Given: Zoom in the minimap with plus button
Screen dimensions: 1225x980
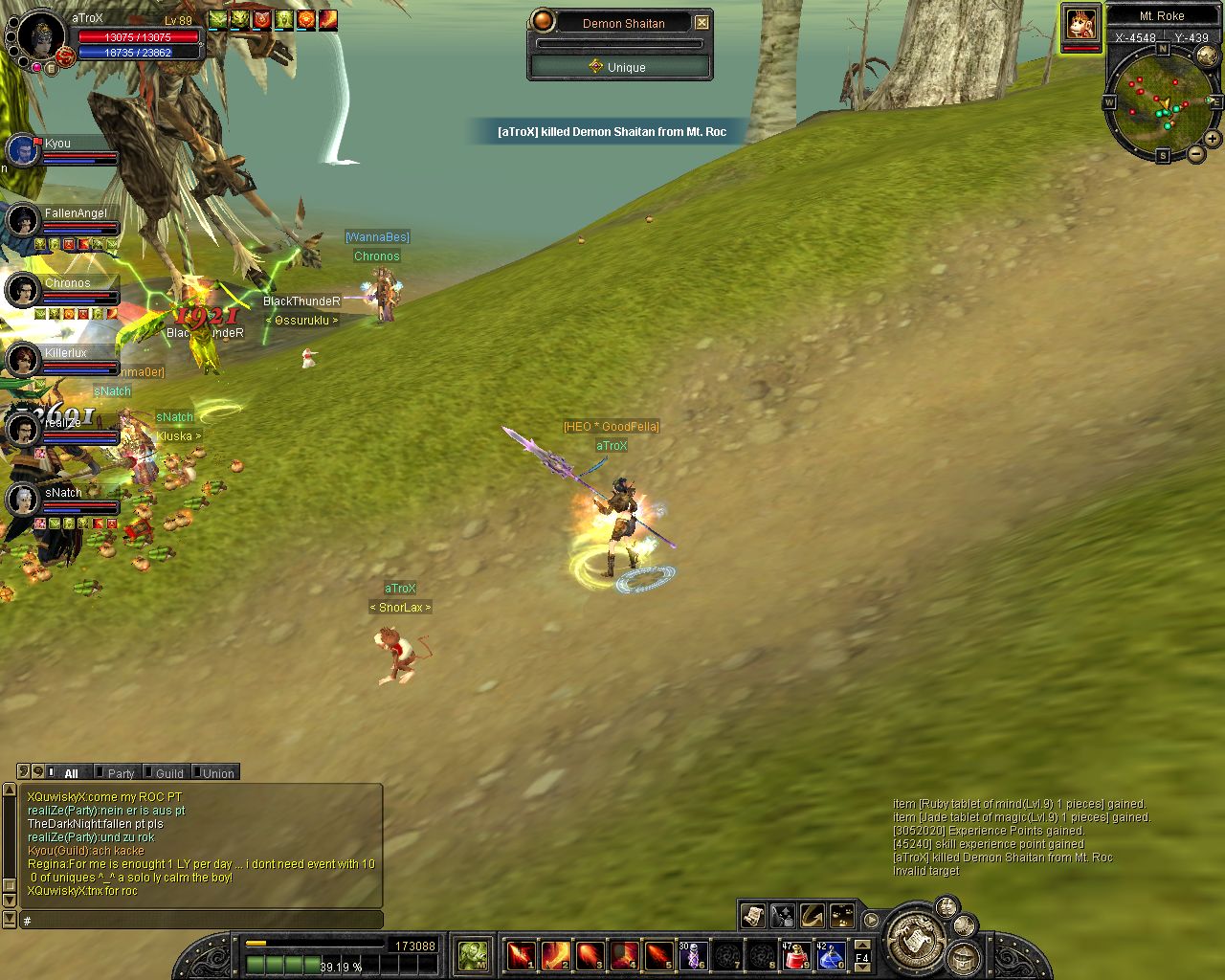Looking at the screenshot, I should [1212, 139].
